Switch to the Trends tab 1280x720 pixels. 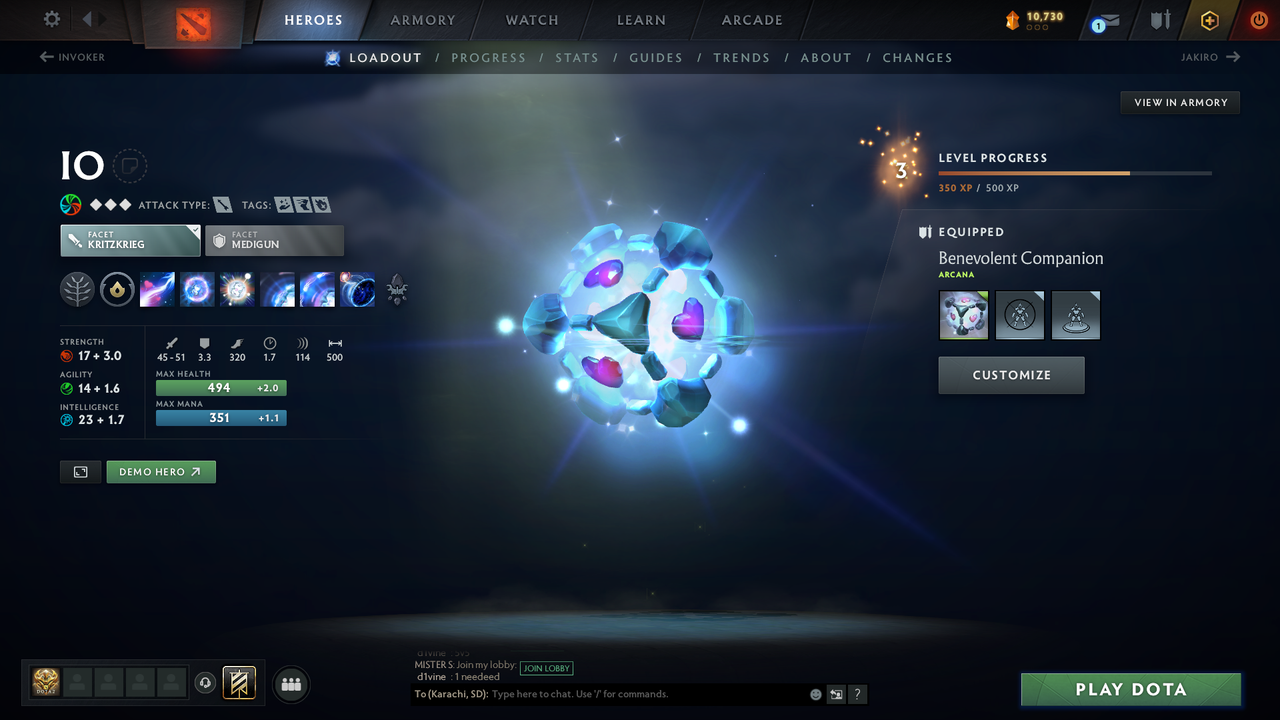point(741,57)
